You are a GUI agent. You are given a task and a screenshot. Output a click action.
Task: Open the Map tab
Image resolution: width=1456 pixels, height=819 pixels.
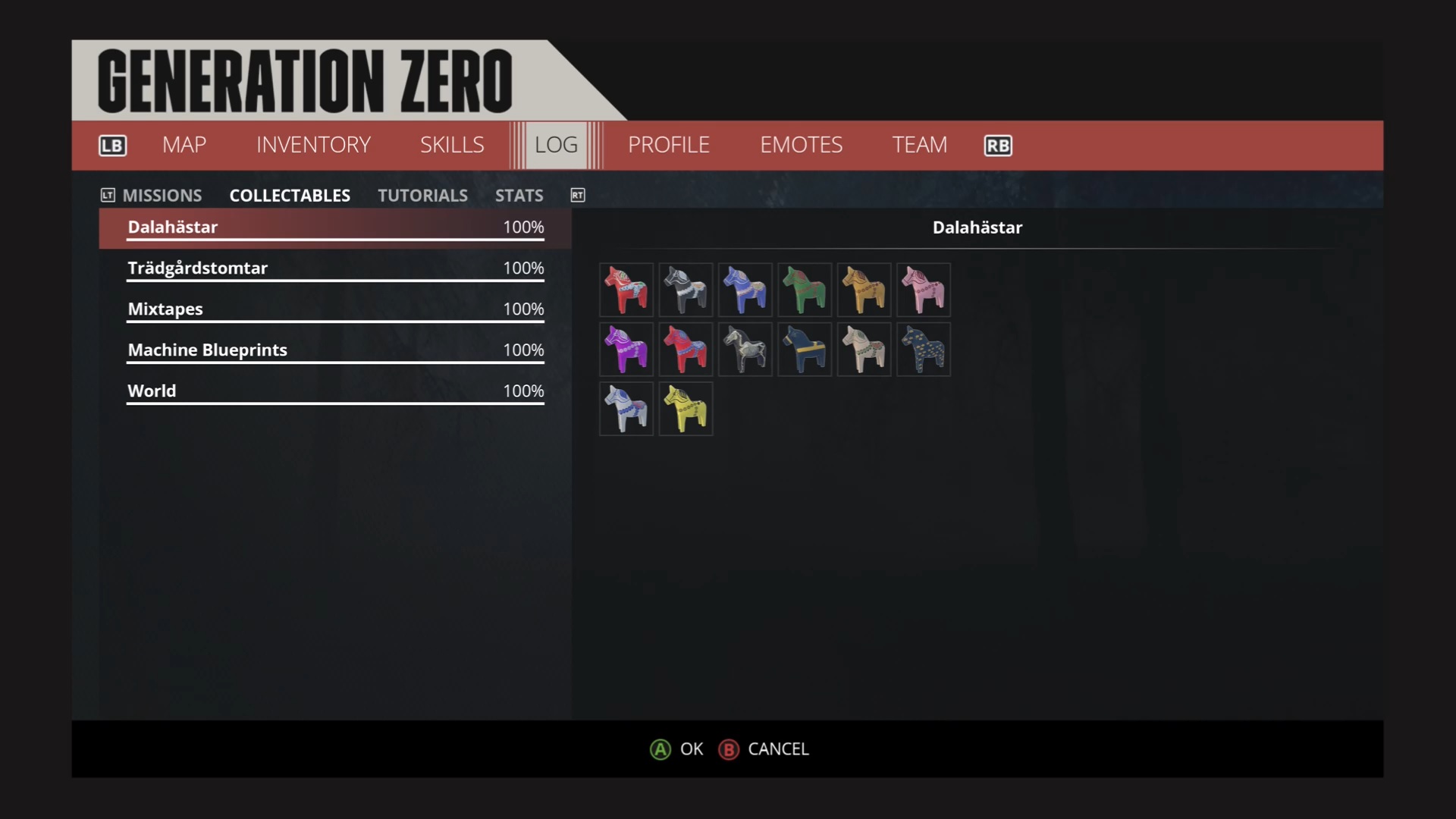184,145
